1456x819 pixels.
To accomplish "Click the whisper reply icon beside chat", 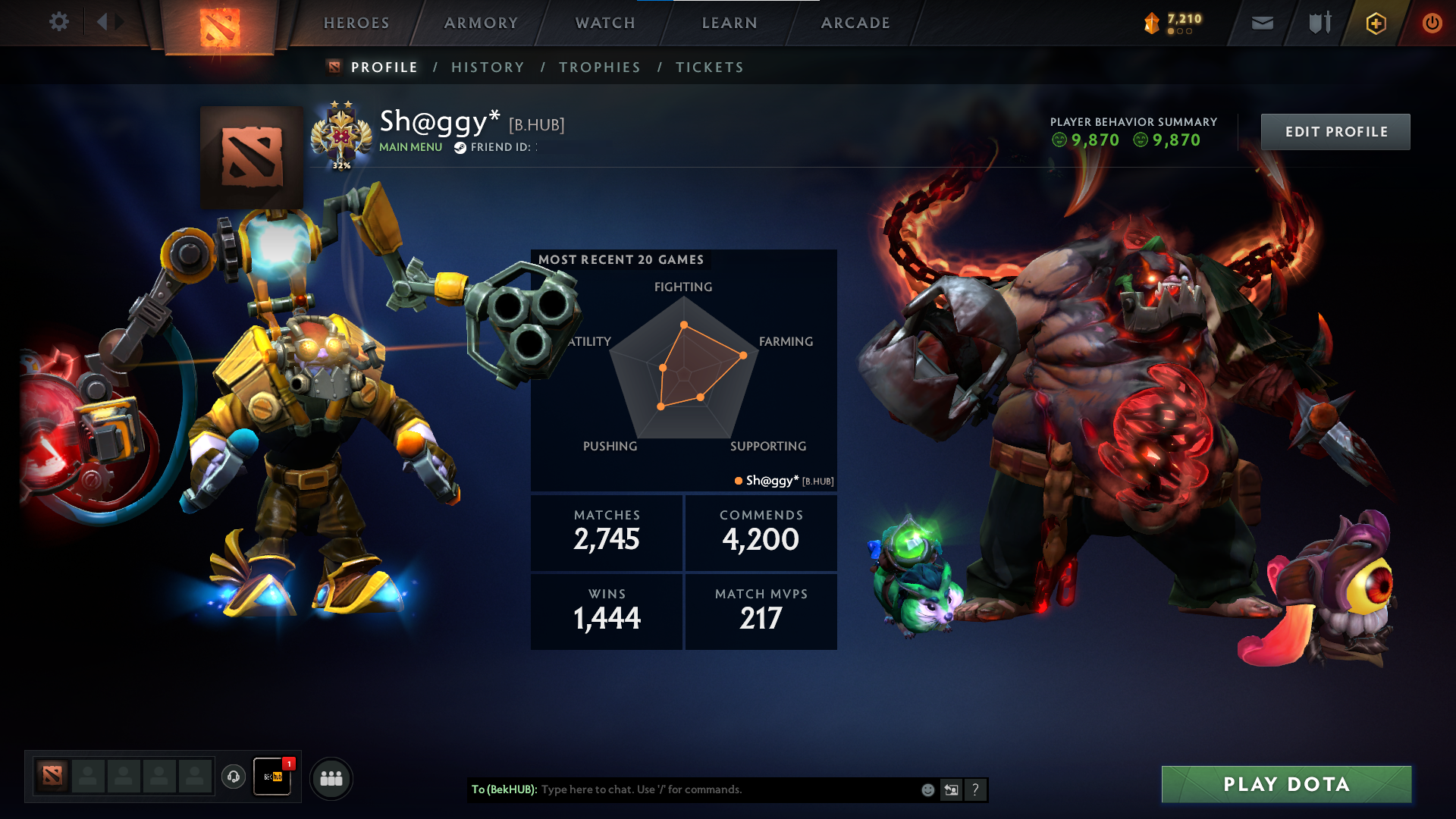I will (x=951, y=789).
